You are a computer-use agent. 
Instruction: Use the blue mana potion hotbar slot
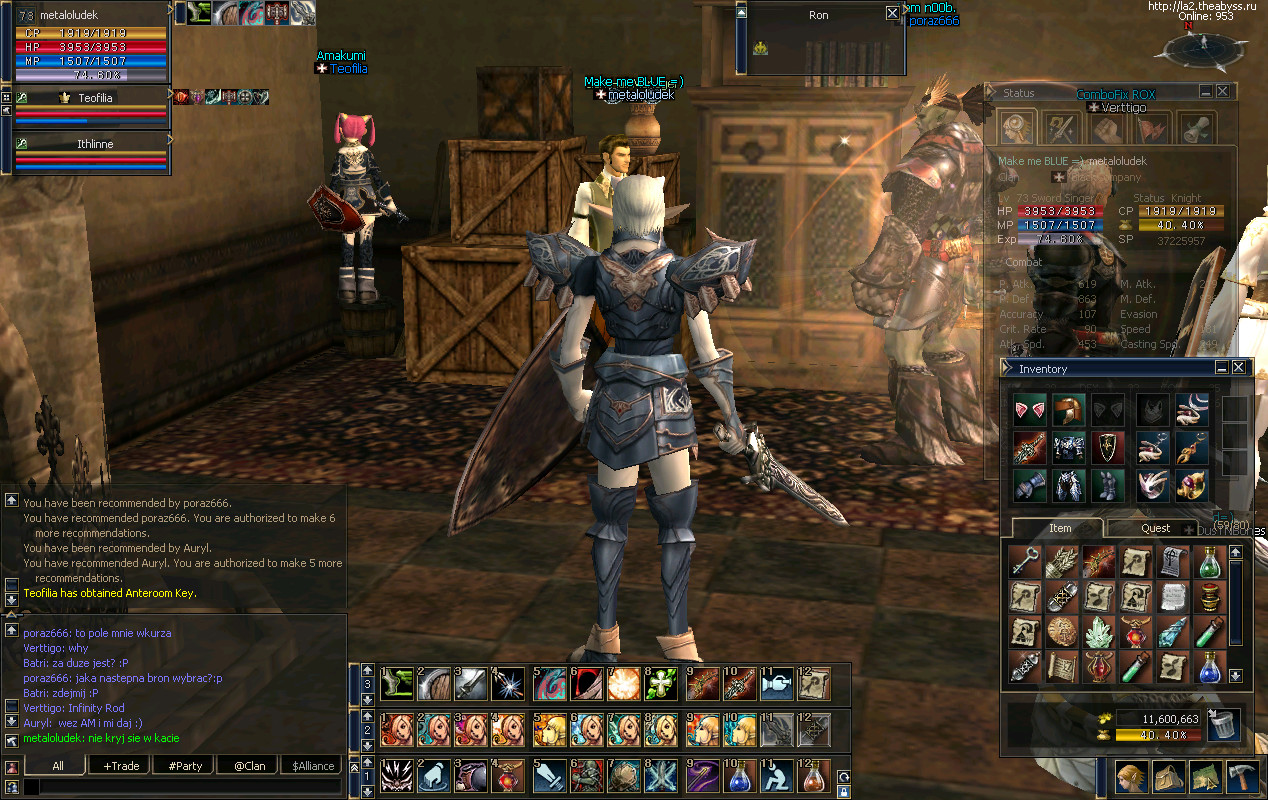739,777
